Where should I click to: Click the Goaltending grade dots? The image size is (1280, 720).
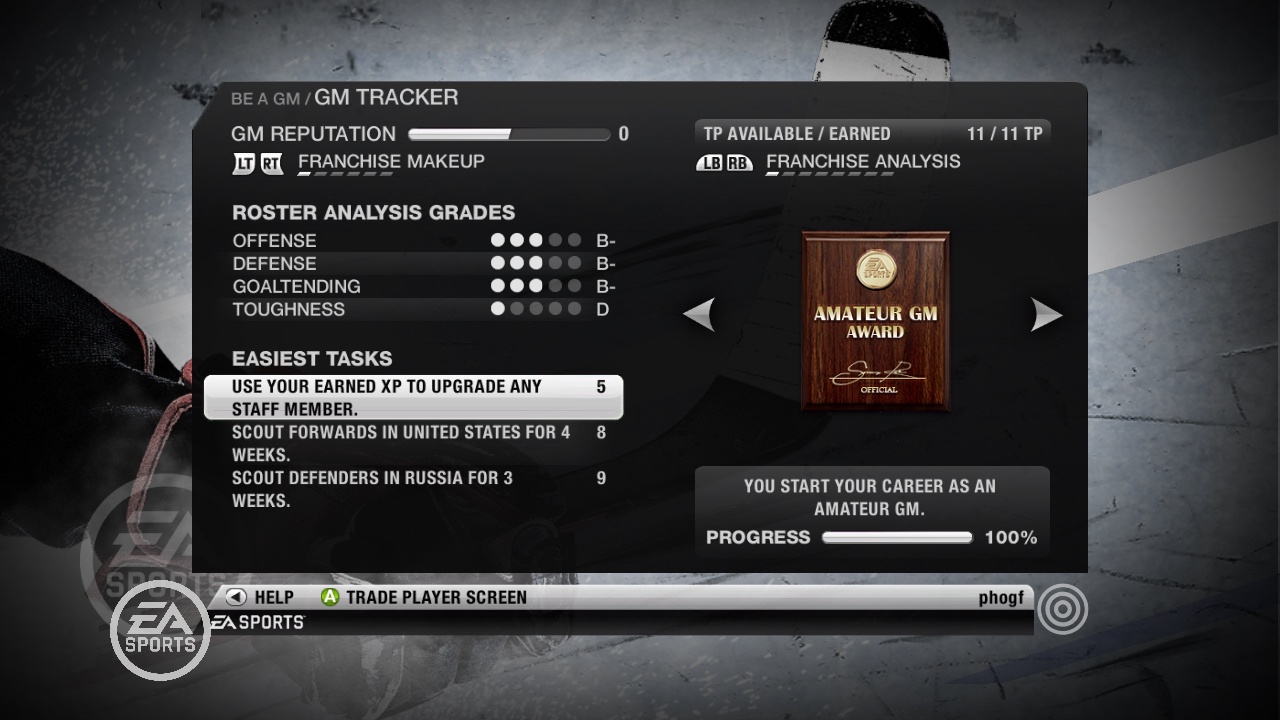click(x=536, y=286)
